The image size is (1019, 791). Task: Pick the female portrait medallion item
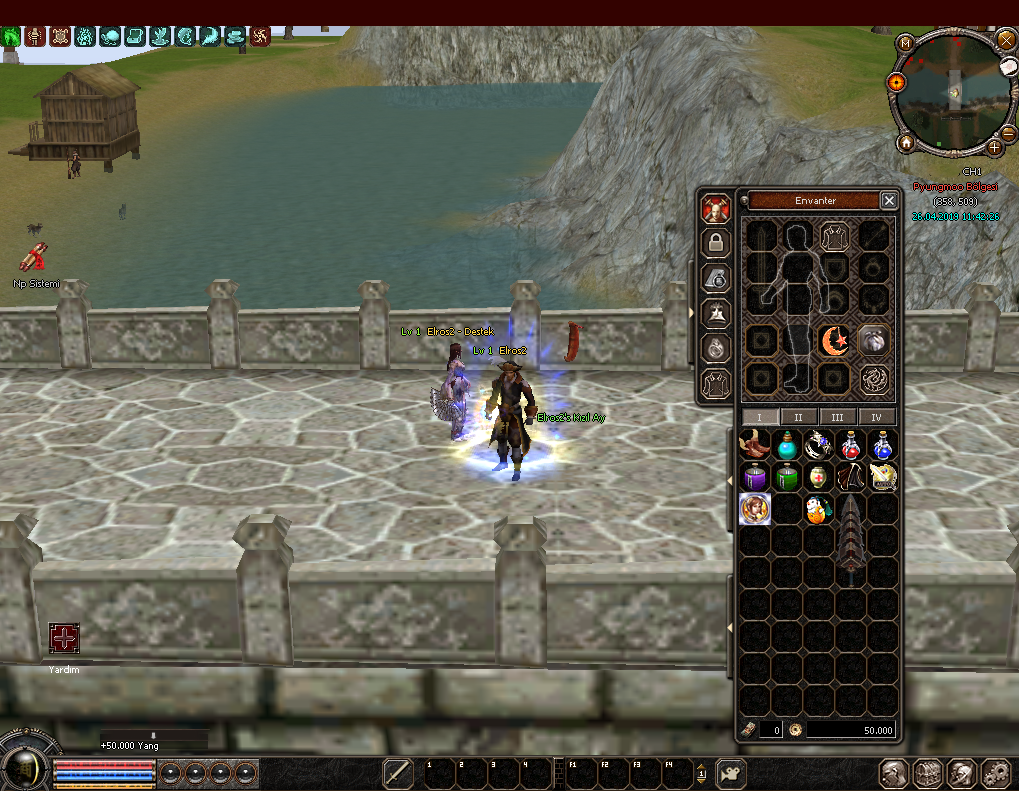(755, 509)
